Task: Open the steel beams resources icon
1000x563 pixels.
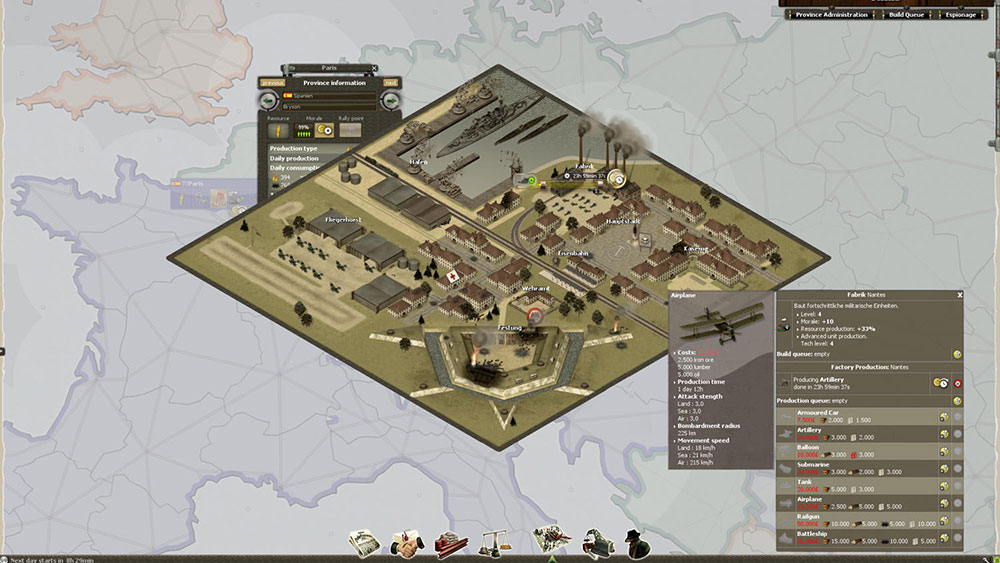Action: click(x=451, y=542)
